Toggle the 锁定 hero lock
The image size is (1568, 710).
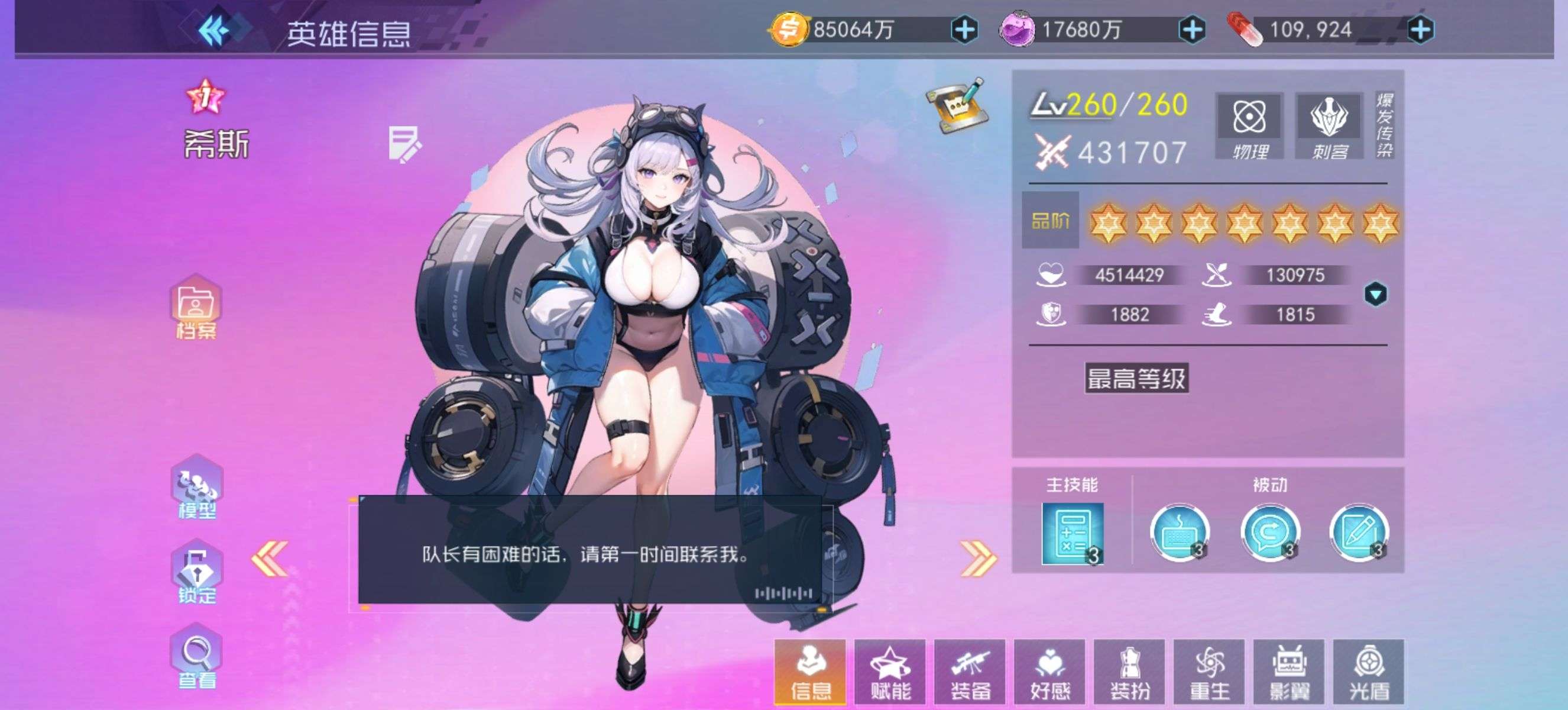point(197,573)
